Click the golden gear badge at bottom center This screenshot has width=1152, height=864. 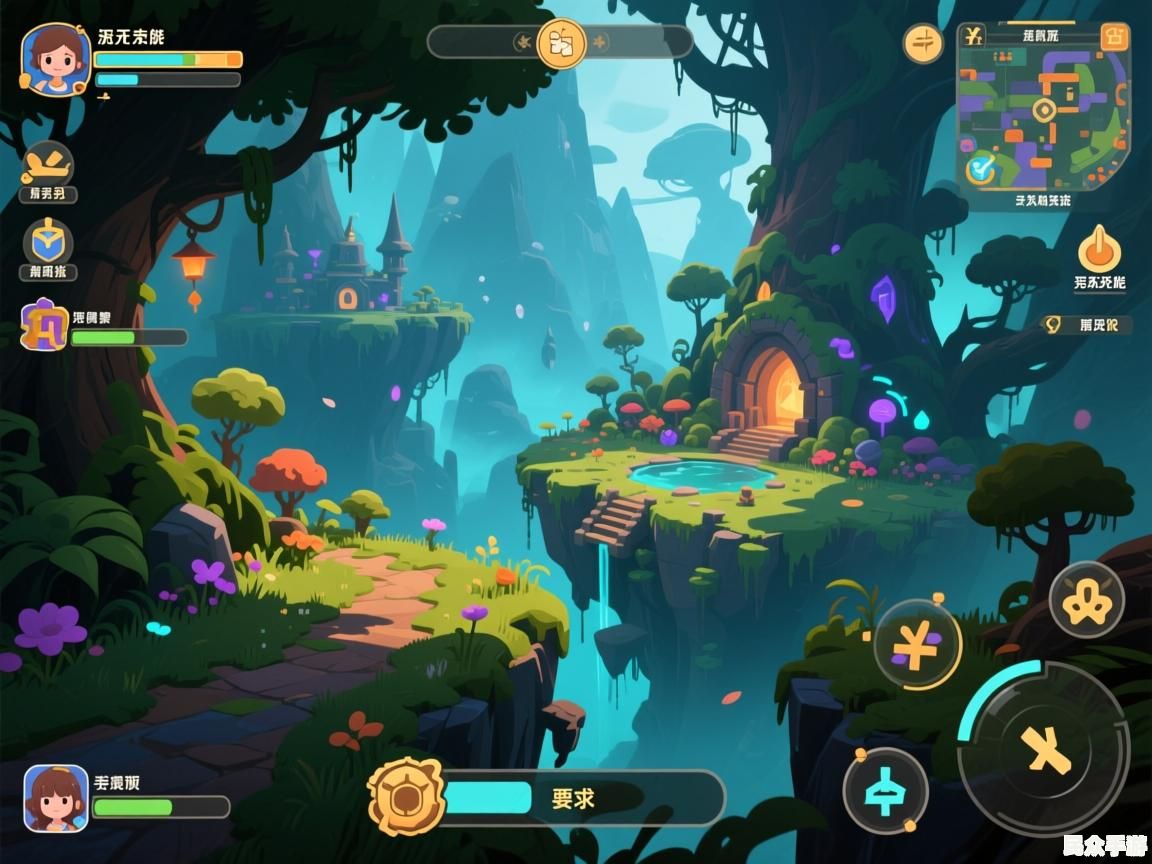(405, 797)
